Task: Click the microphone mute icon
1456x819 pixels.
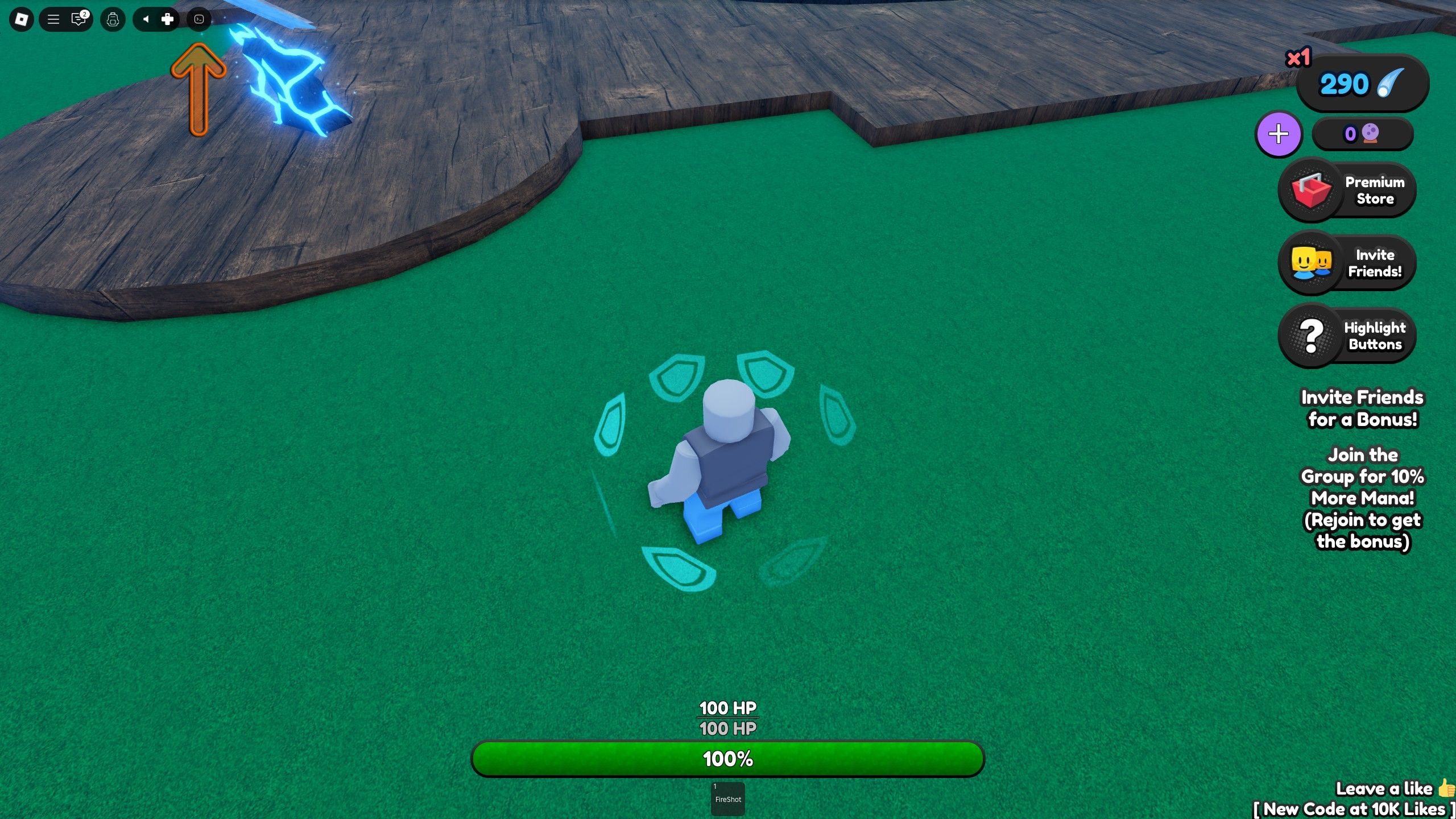Action: pyautogui.click(x=146, y=19)
